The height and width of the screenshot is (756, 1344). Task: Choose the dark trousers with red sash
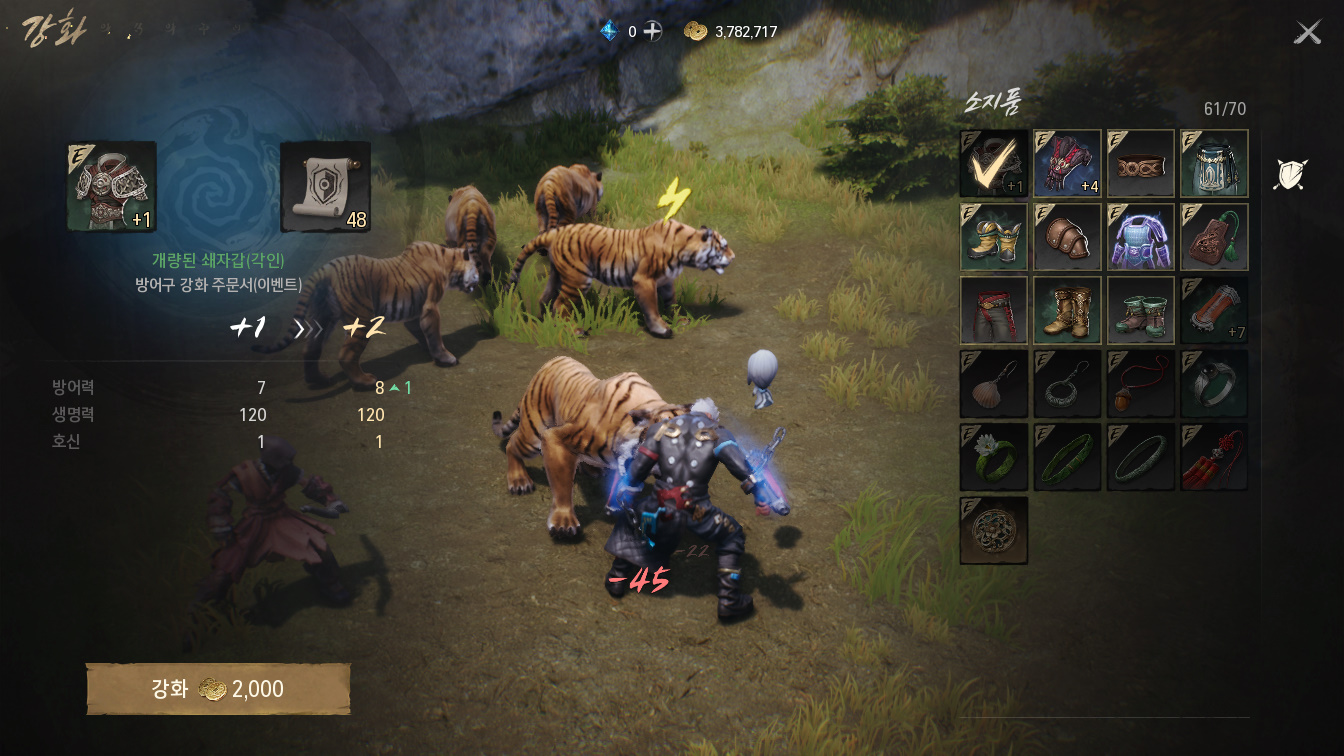click(x=994, y=310)
